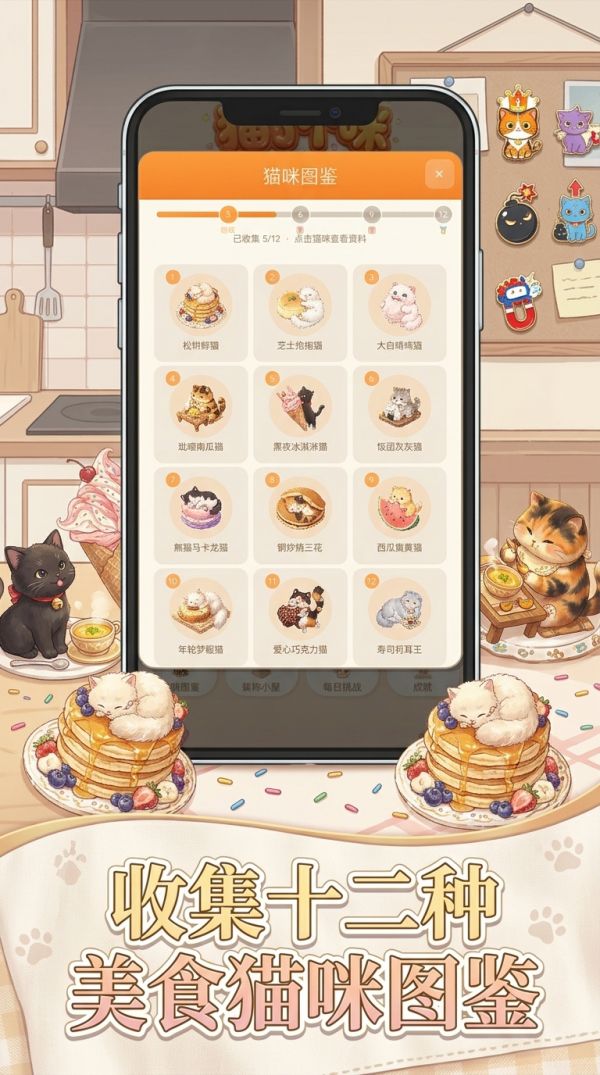View the 熊猫马卡龙猫 macaron cat card
The width and height of the screenshot is (600, 1075).
click(202, 514)
